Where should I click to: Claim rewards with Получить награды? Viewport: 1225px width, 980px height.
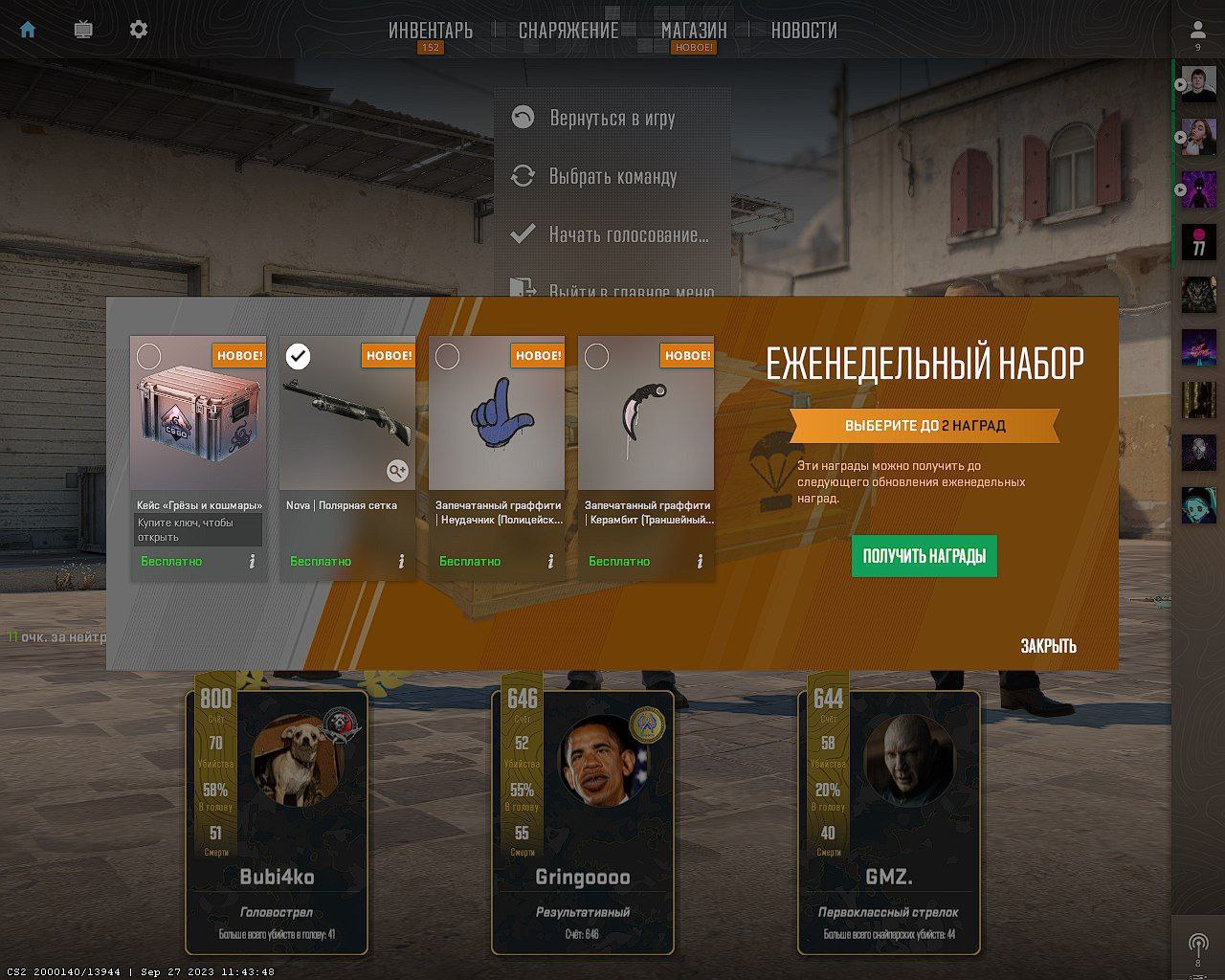pos(924,556)
